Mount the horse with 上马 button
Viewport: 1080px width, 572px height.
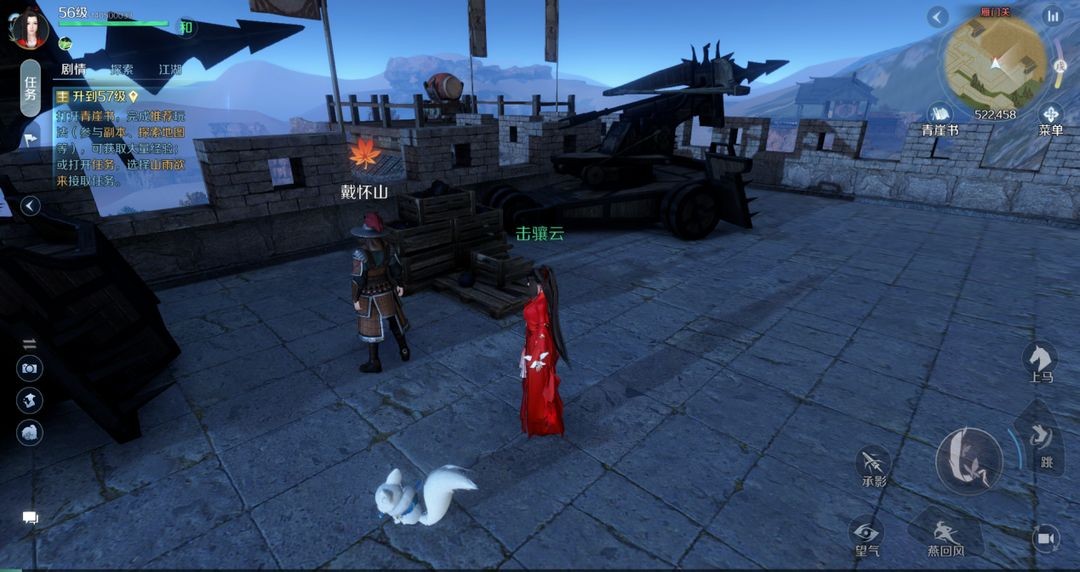(1040, 360)
